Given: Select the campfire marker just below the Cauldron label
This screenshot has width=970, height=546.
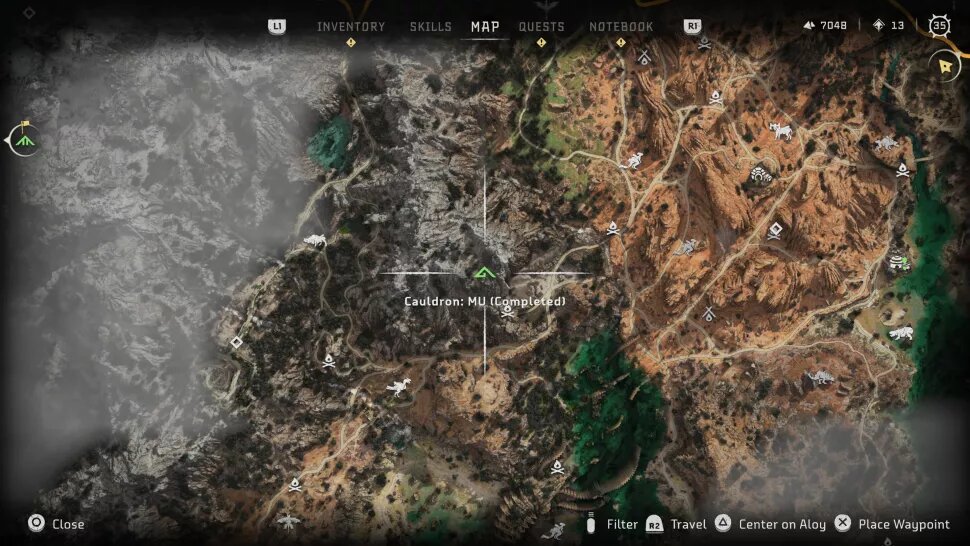Looking at the screenshot, I should [508, 311].
